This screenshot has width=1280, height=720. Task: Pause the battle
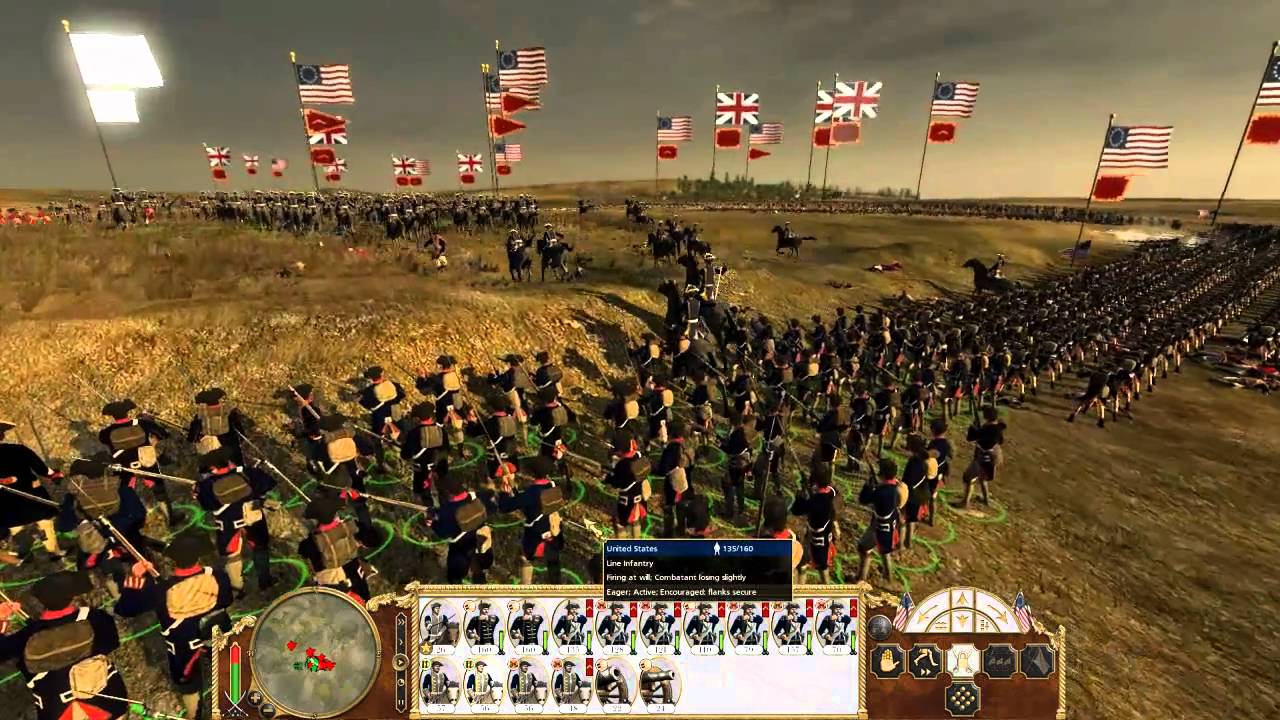401,702
